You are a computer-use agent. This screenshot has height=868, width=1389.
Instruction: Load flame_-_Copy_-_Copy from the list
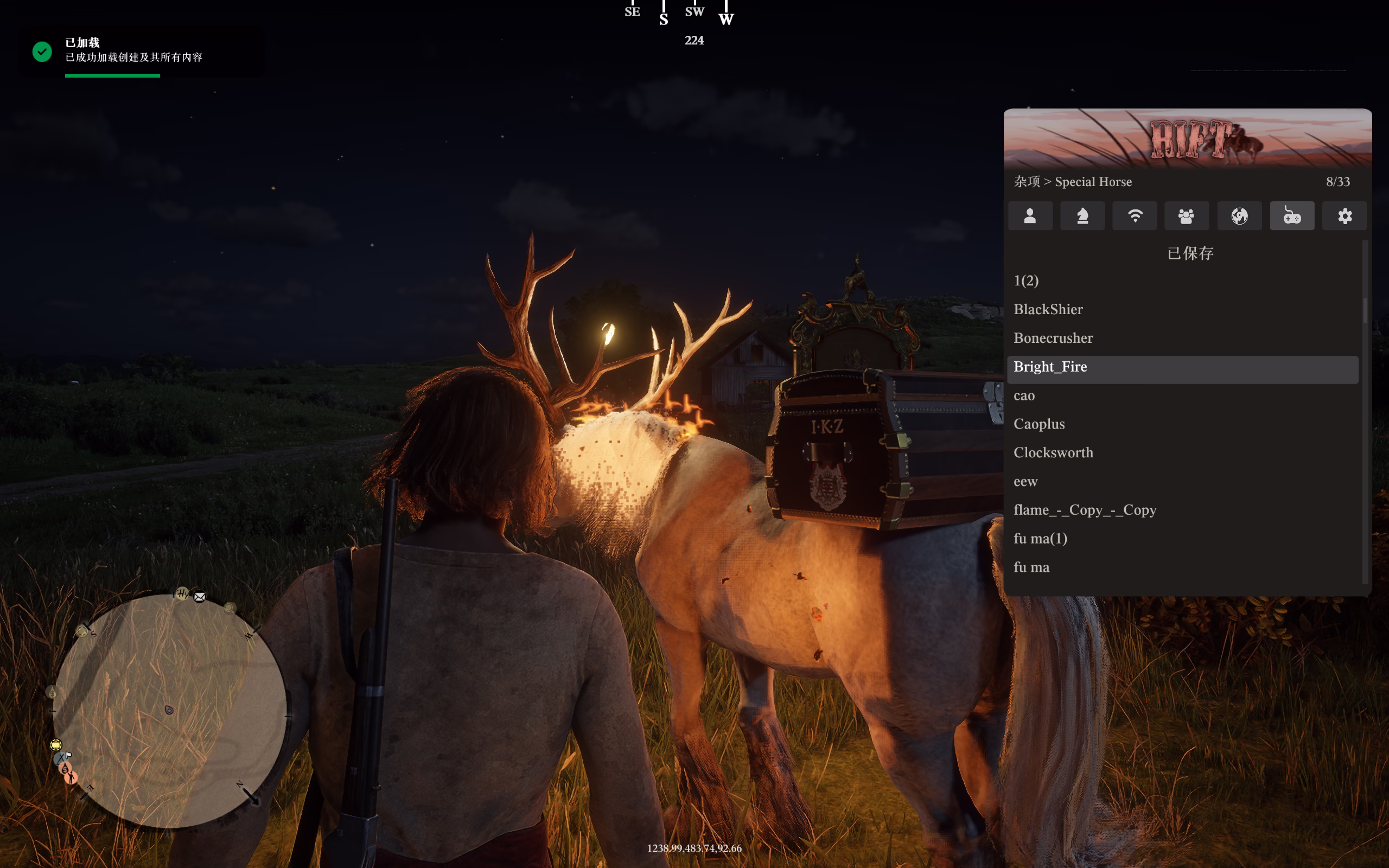(x=1085, y=510)
